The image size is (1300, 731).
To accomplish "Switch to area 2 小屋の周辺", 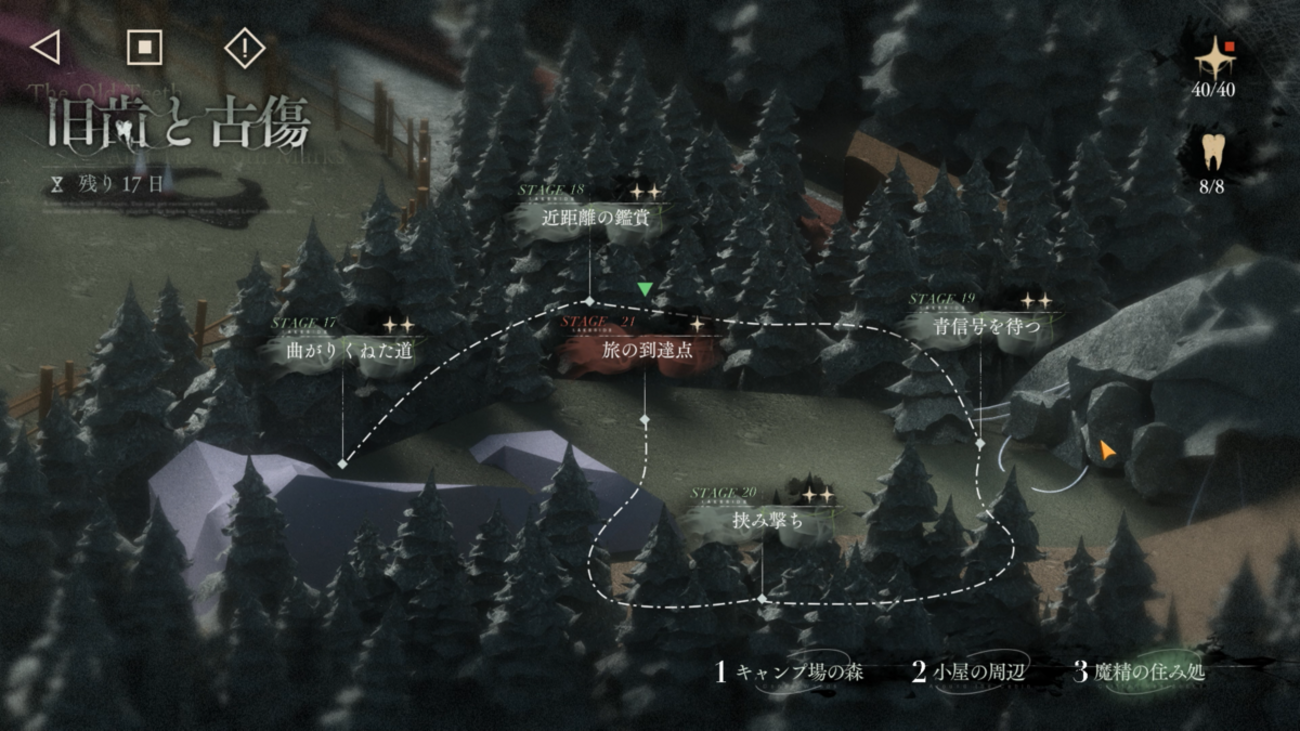I will tap(968, 672).
